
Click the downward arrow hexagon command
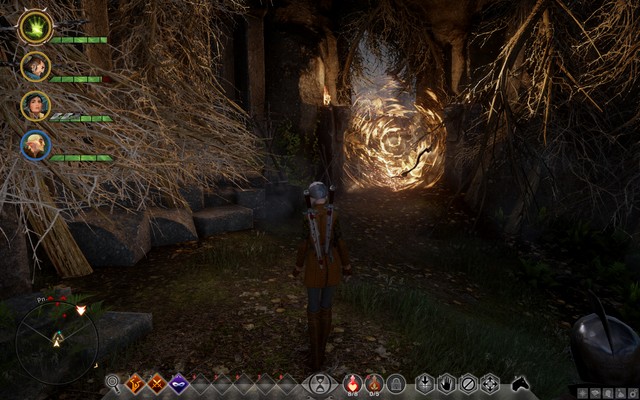(x=425, y=383)
